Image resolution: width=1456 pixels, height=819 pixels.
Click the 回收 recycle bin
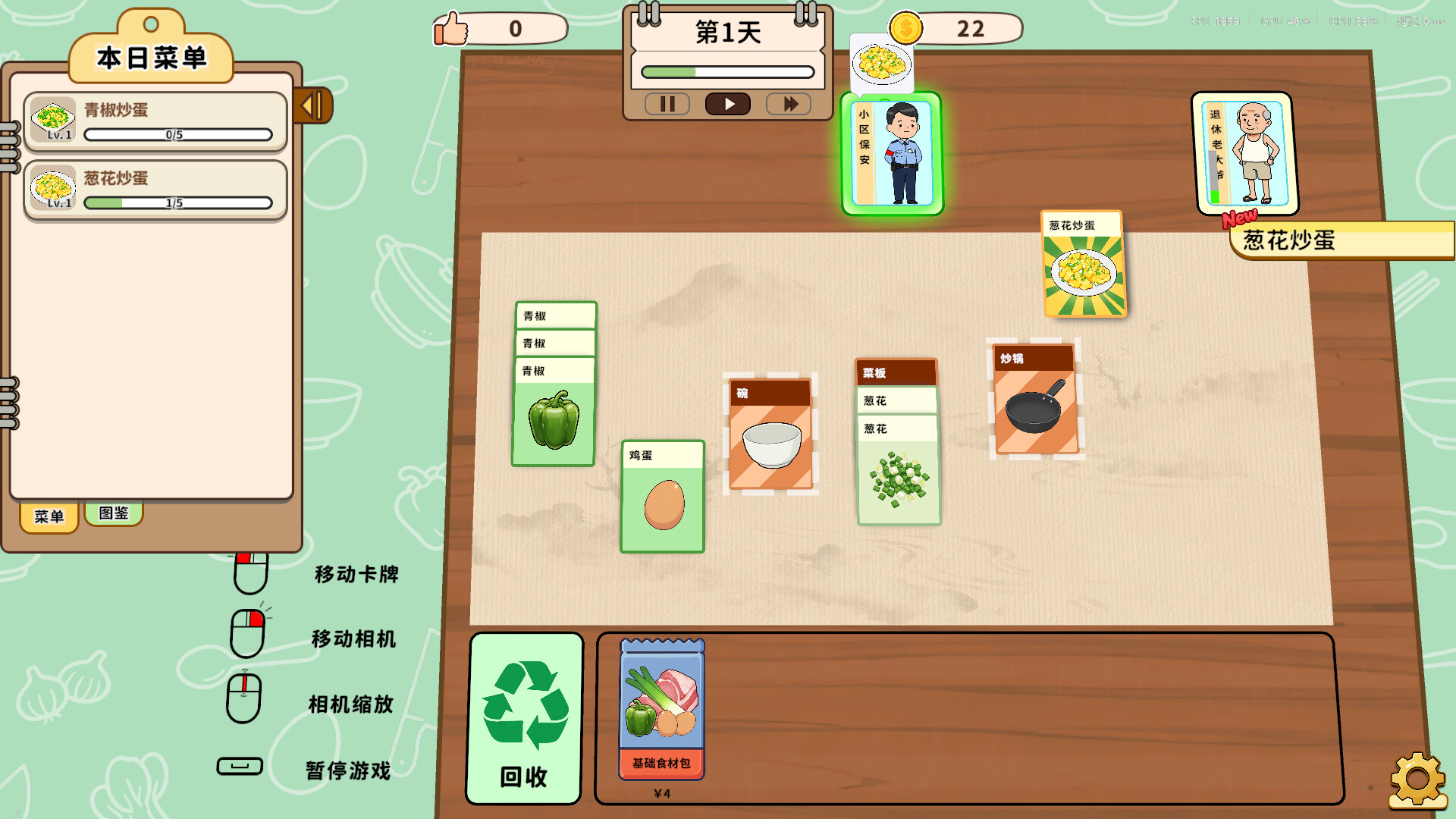524,717
